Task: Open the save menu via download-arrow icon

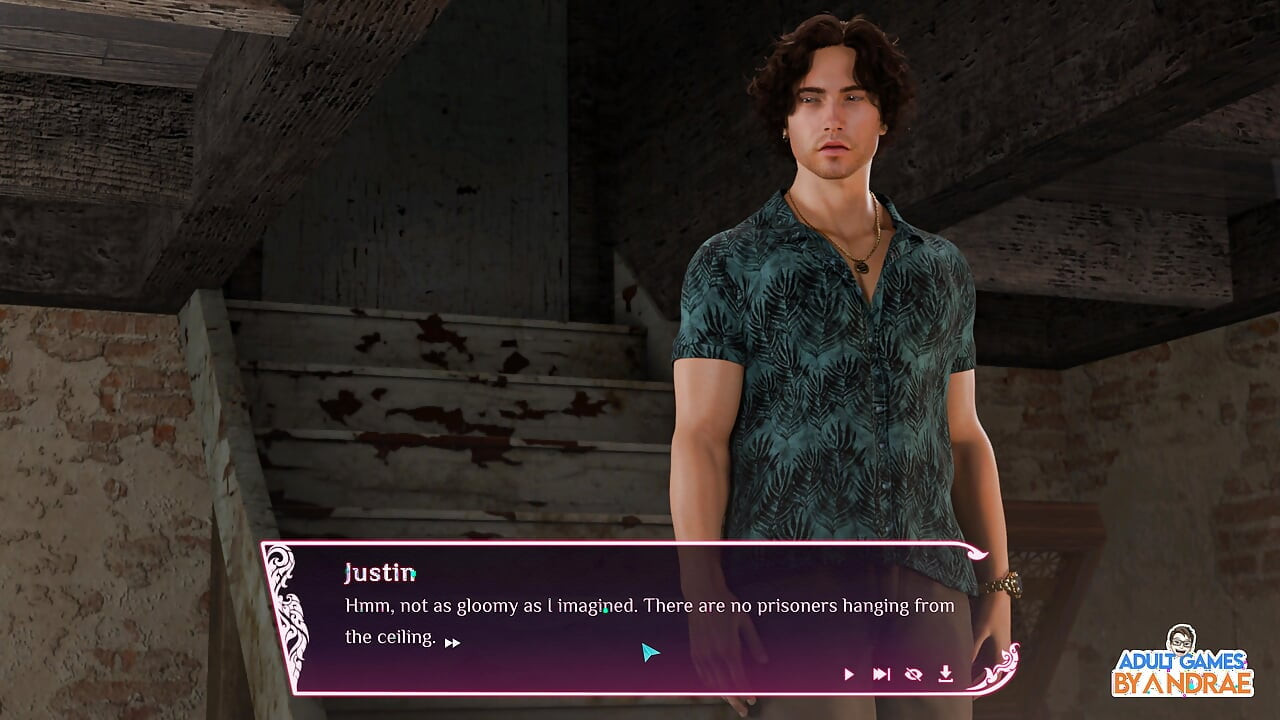Action: click(945, 675)
